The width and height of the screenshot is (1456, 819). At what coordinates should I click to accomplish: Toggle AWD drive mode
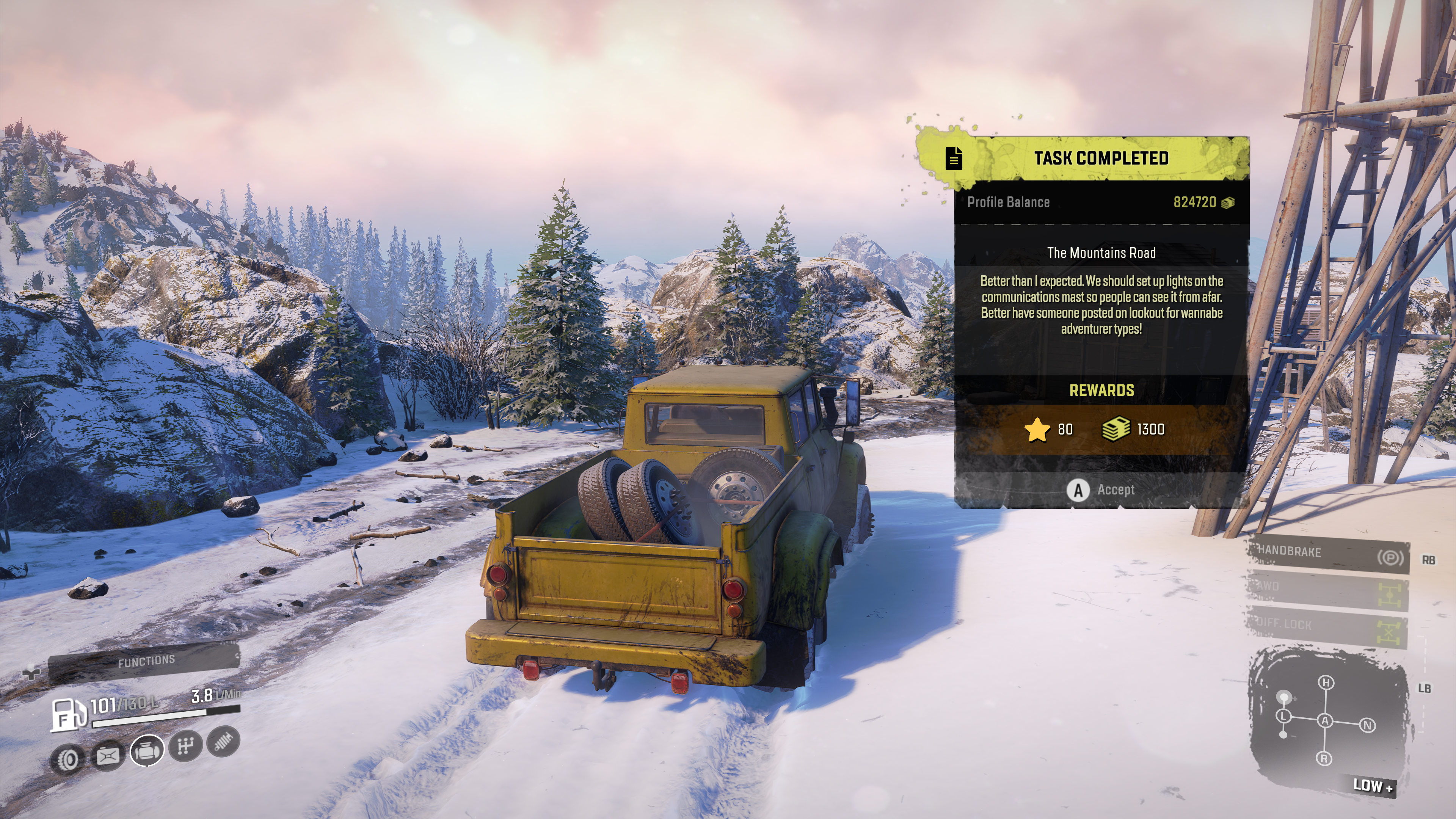click(1328, 590)
